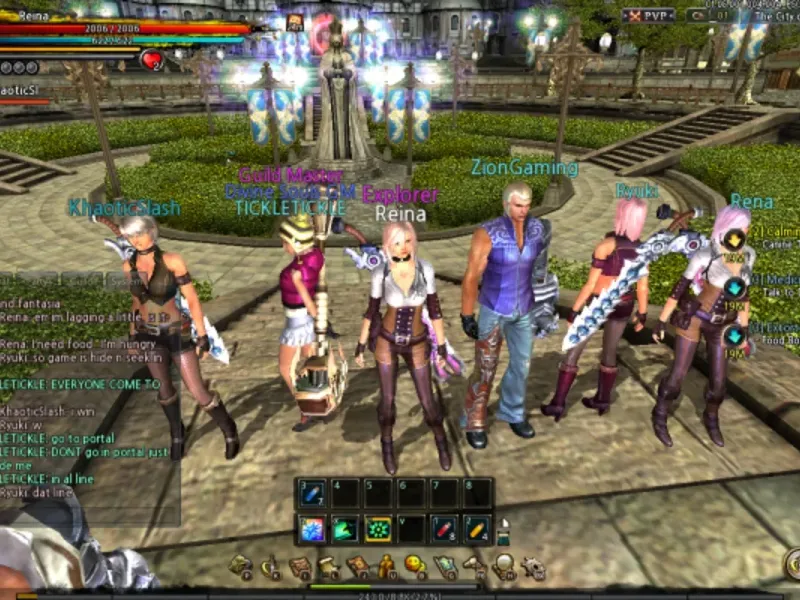The image size is (800, 600).
Task: Click the buff icon beside the health bar
Action: click(295, 22)
